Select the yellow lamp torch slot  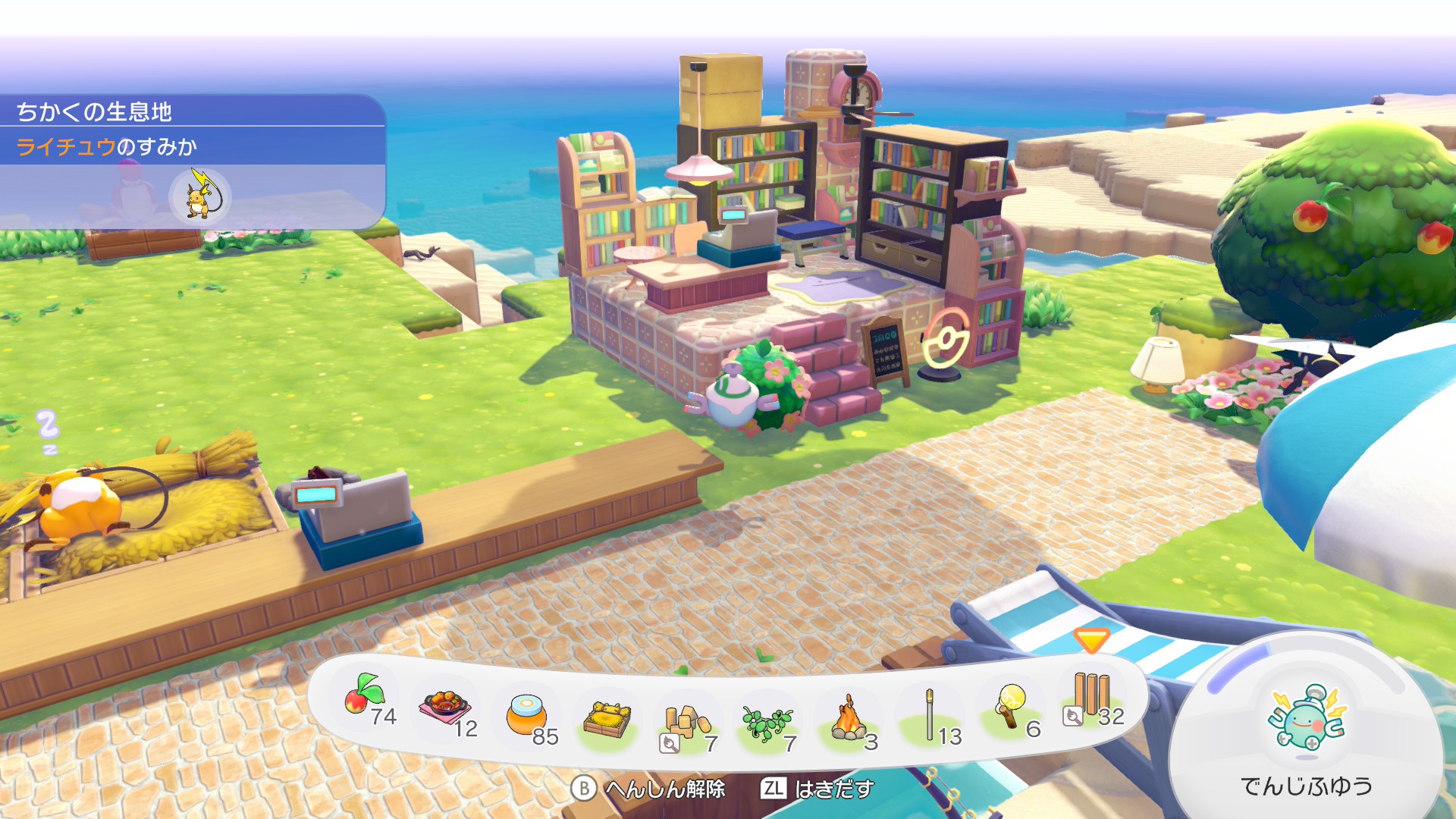point(1011,708)
